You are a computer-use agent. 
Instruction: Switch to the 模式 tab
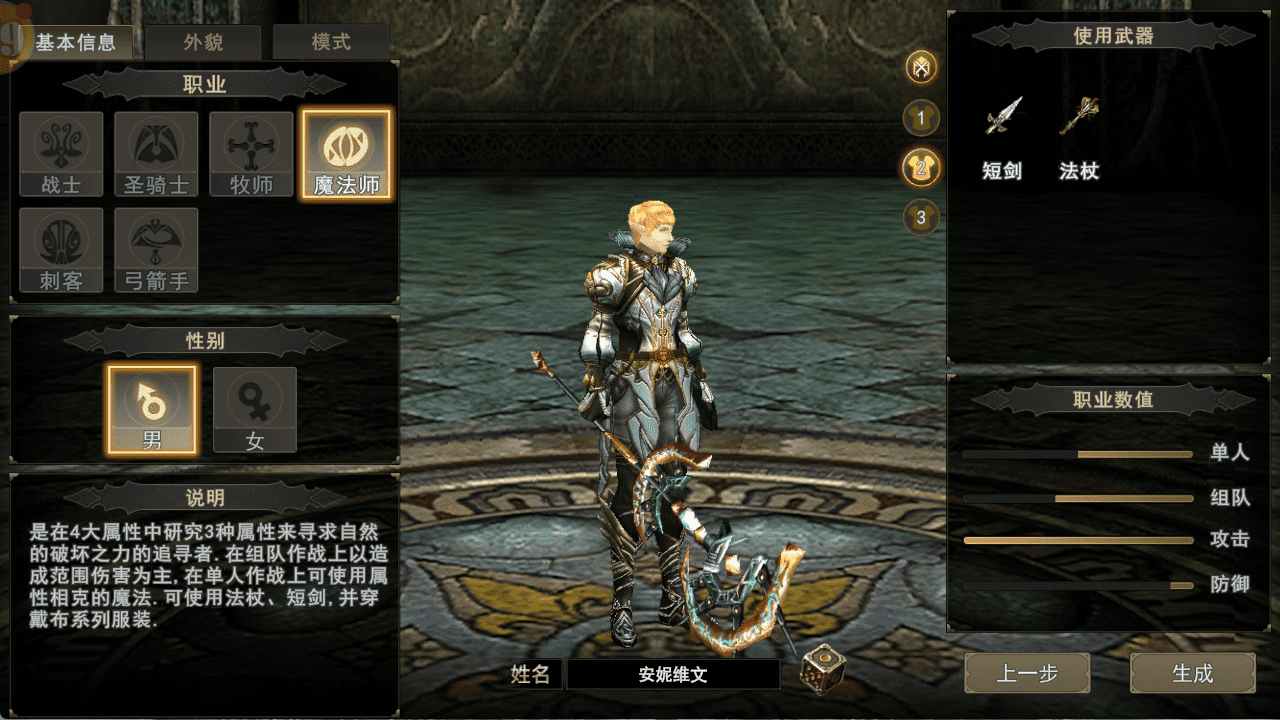point(331,43)
